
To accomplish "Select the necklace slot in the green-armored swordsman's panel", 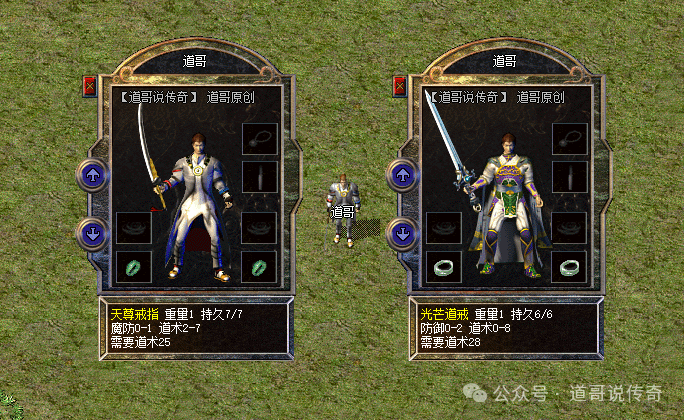I will pos(569,140).
